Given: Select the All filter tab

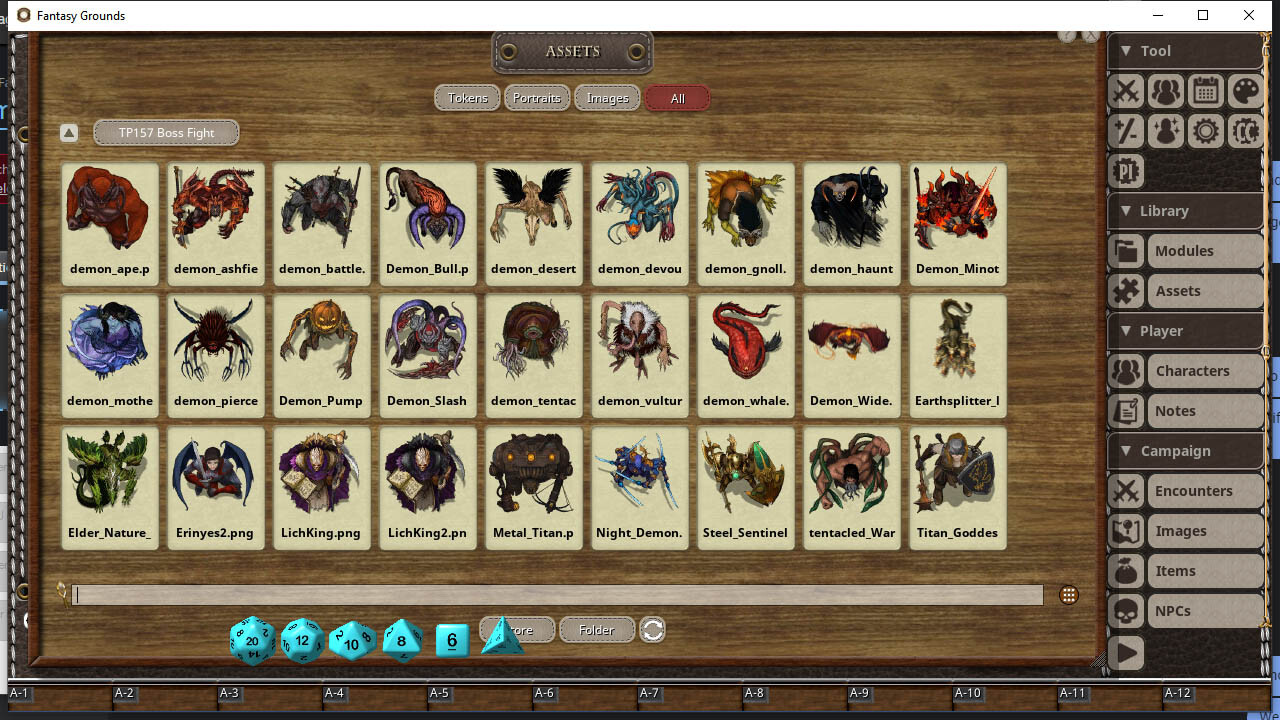Looking at the screenshot, I should [677, 98].
